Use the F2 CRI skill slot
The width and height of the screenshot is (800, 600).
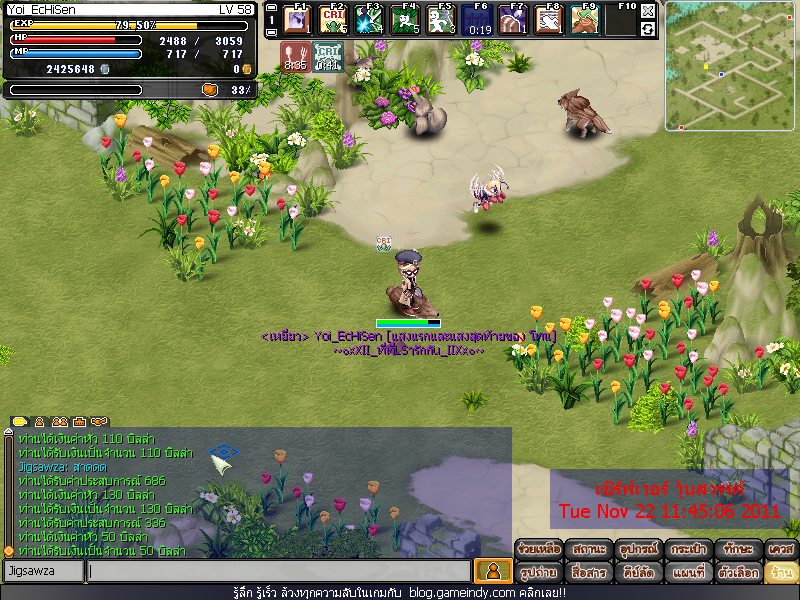[x=332, y=20]
